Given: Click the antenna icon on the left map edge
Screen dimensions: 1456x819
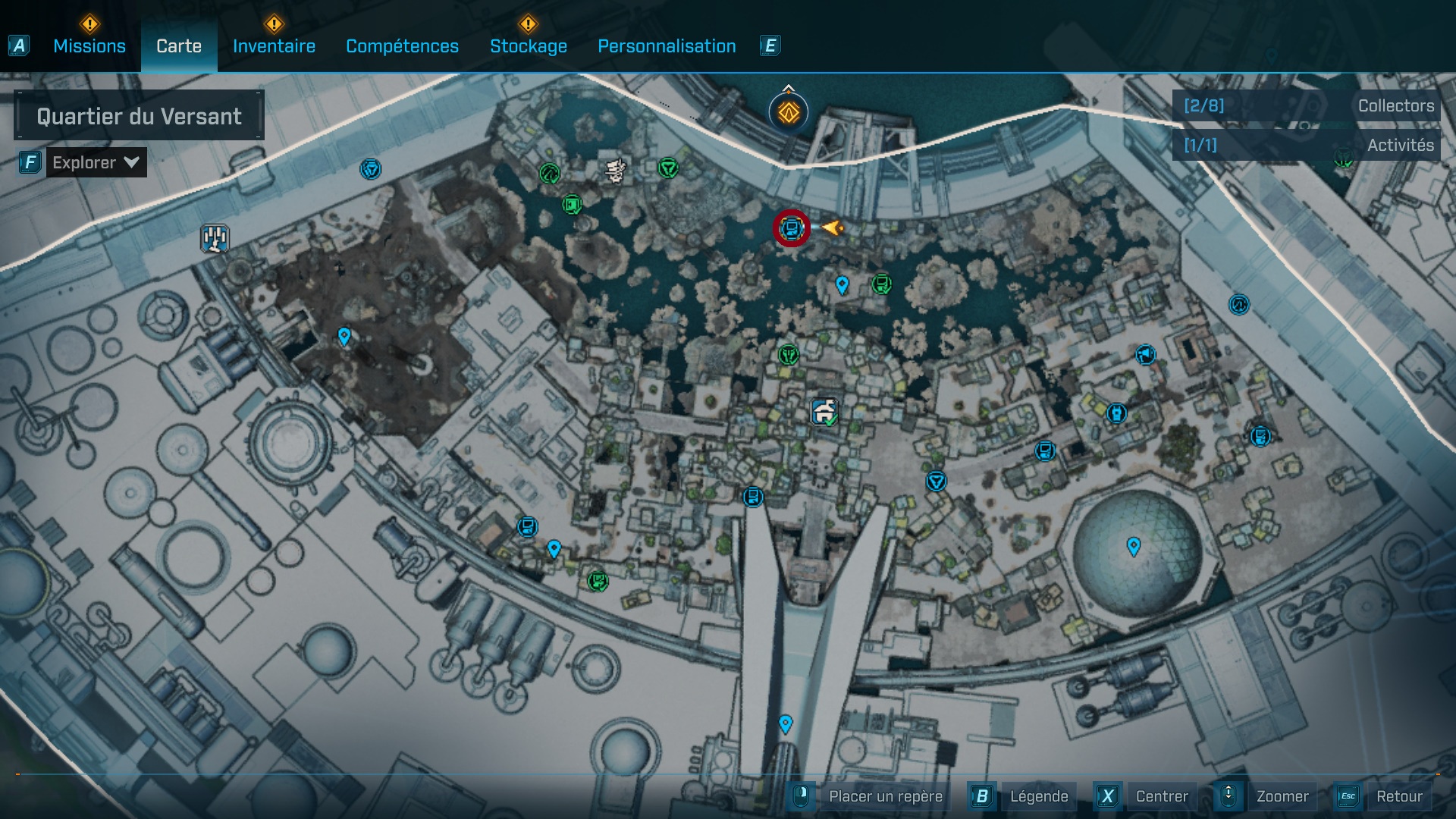Looking at the screenshot, I should pyautogui.click(x=215, y=237).
